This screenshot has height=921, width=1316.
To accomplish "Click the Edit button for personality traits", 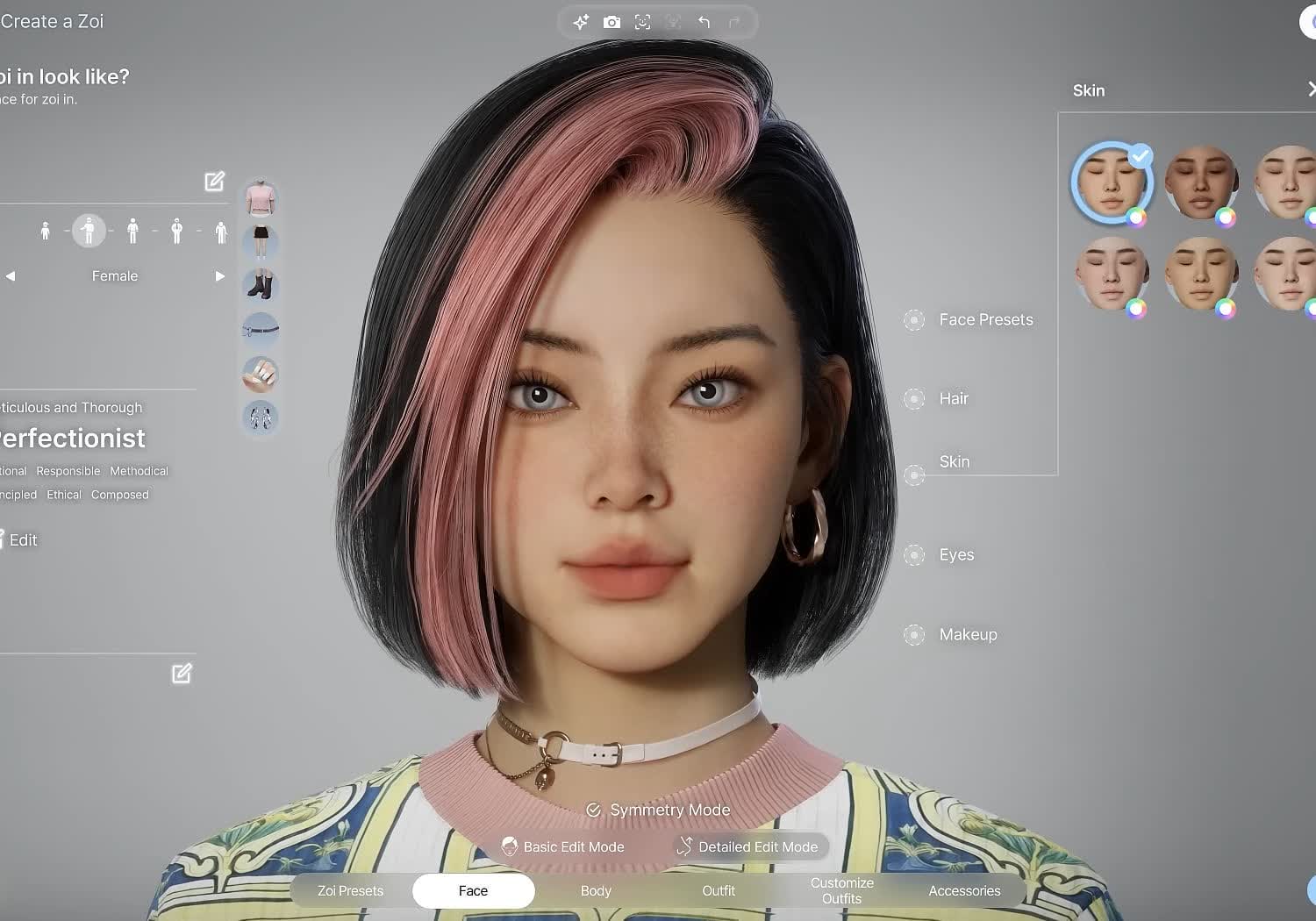I will pos(22,539).
